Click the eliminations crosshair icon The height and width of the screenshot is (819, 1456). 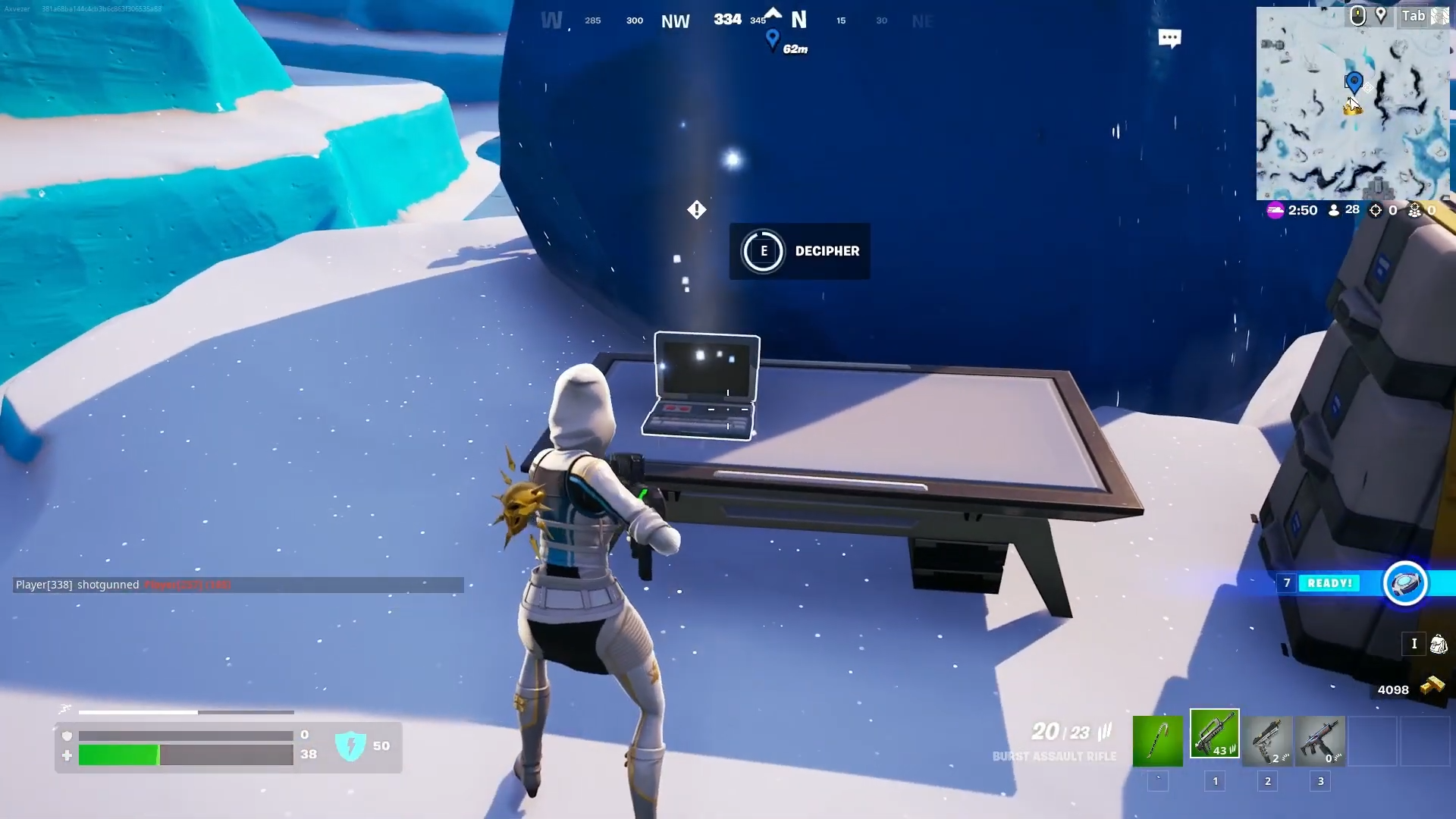pos(1374,211)
